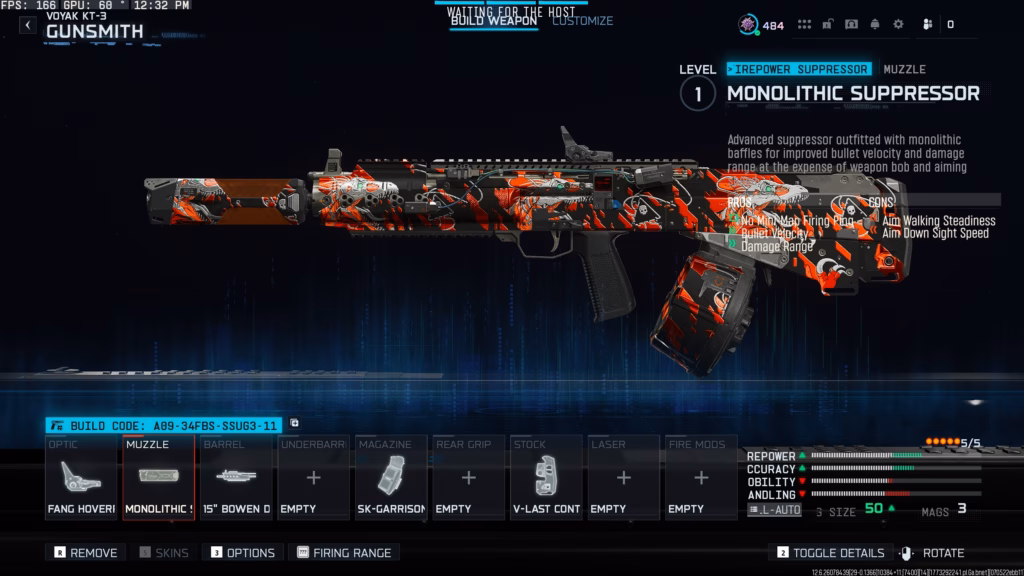This screenshot has width=1024, height=576.
Task: Switch to the Customize tab
Action: click(x=582, y=21)
